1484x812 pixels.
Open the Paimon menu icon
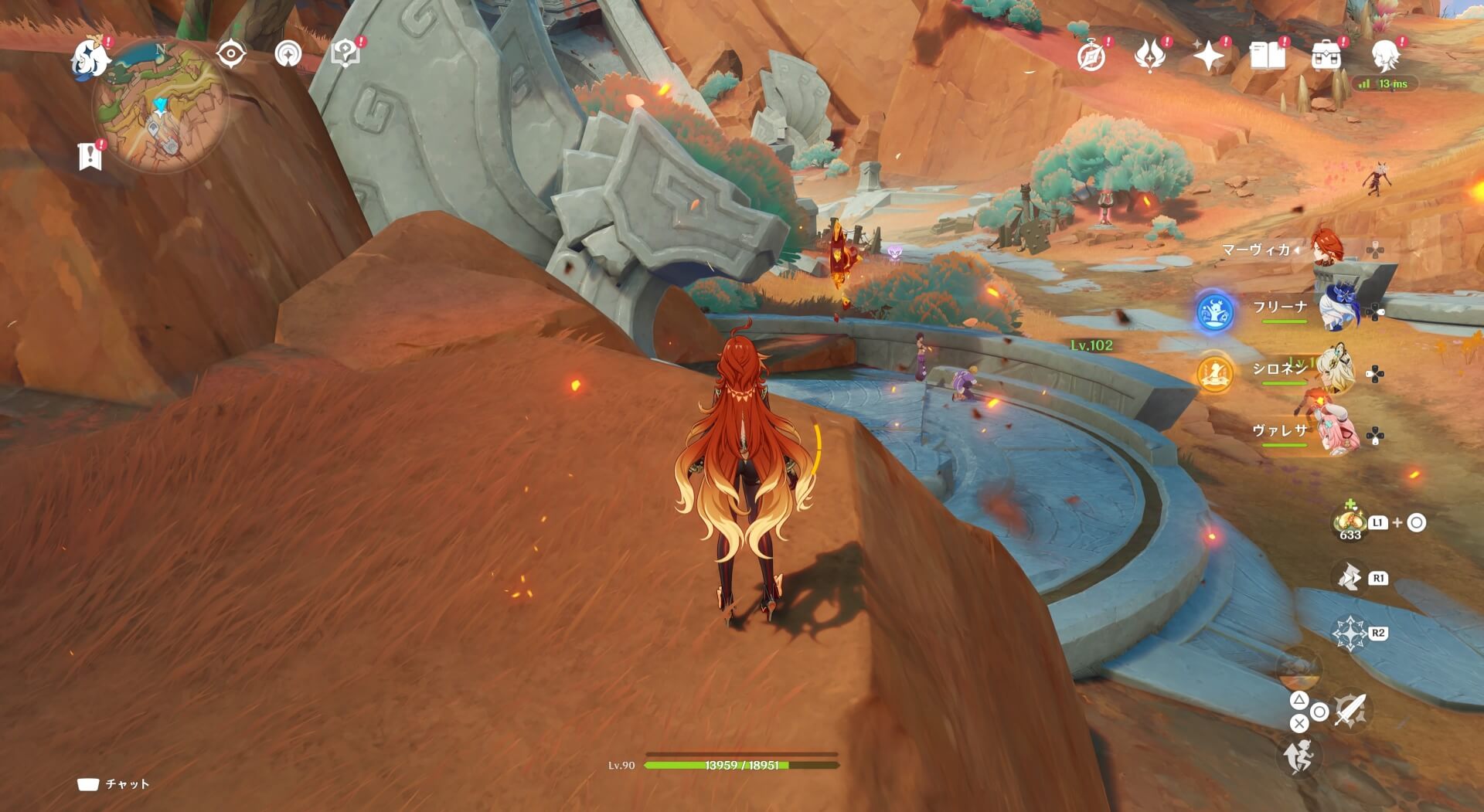point(89,59)
